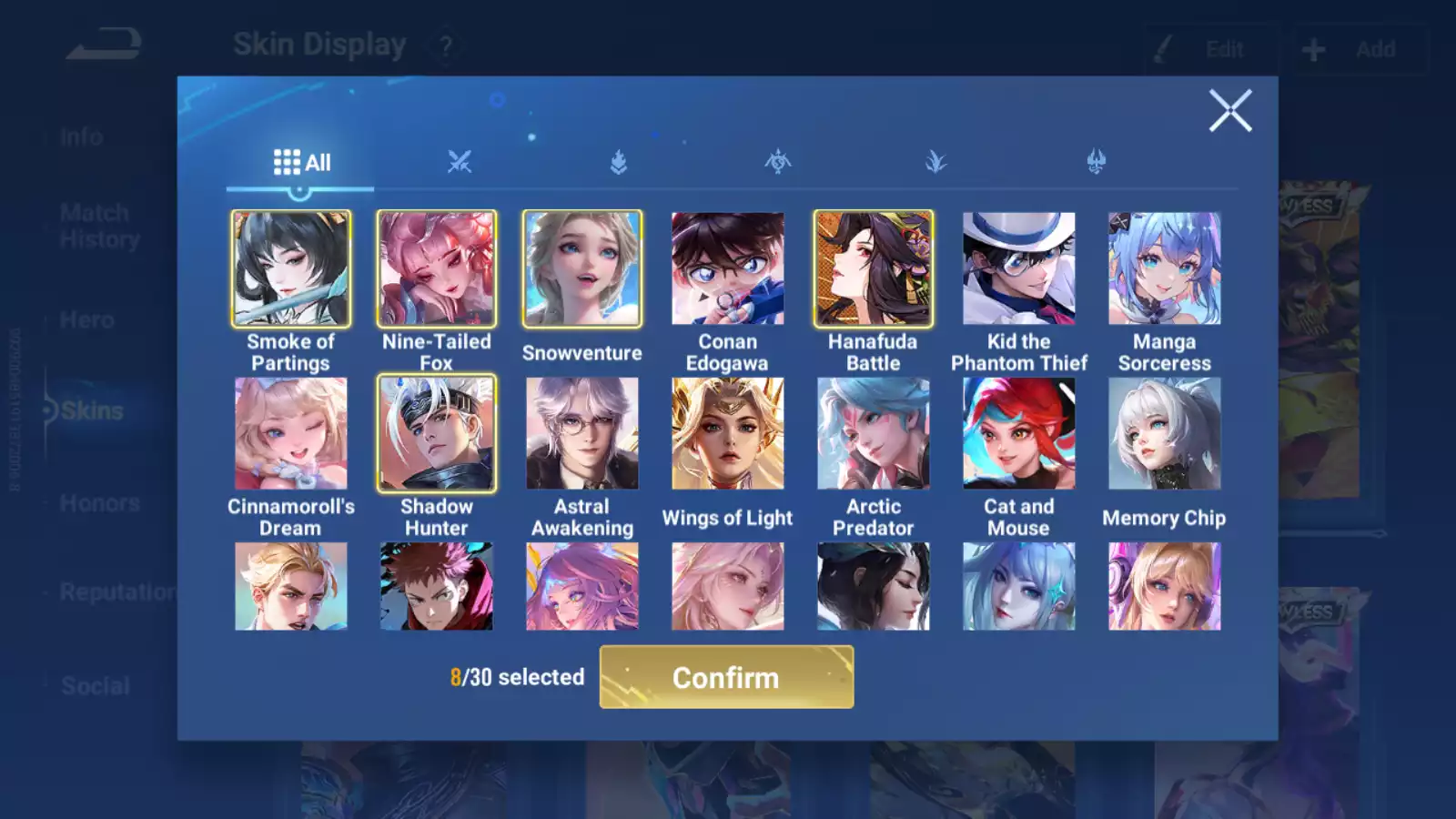
Task: Select the Memory Chip skin thumbnail
Action: [1165, 433]
